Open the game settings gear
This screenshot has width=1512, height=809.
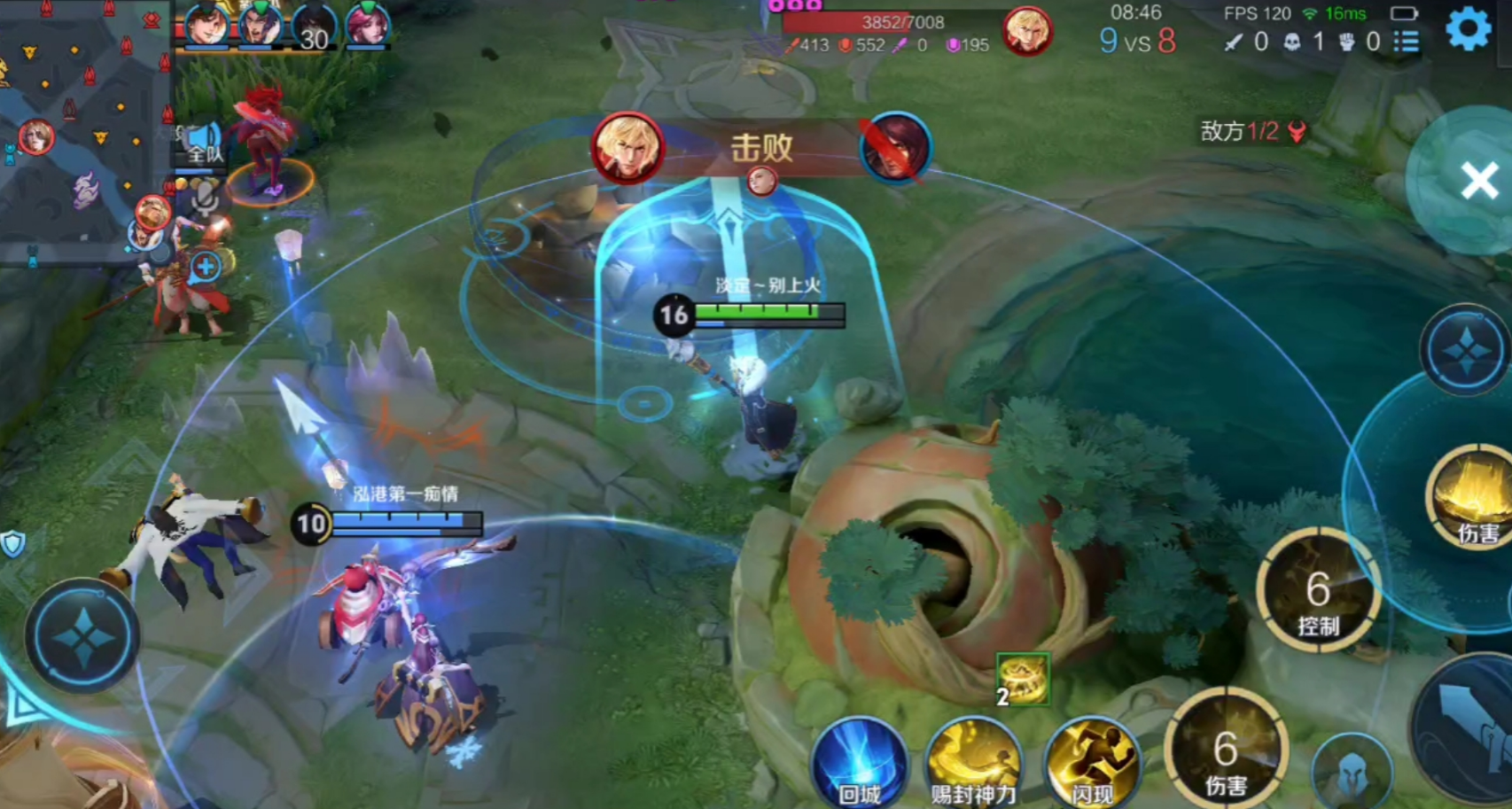[1469, 28]
